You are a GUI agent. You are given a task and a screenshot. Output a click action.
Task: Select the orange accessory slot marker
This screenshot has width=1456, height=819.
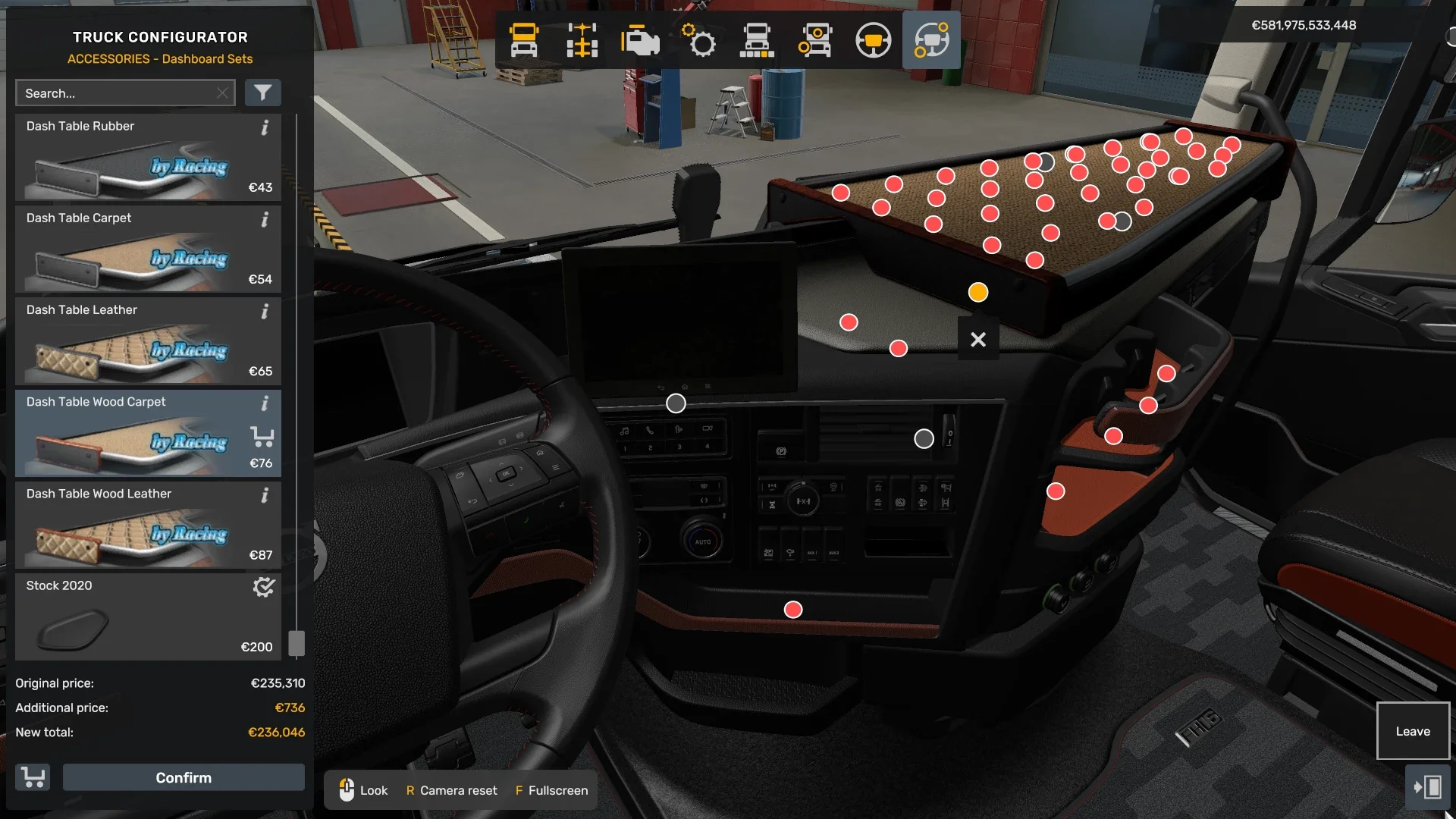[x=977, y=291]
